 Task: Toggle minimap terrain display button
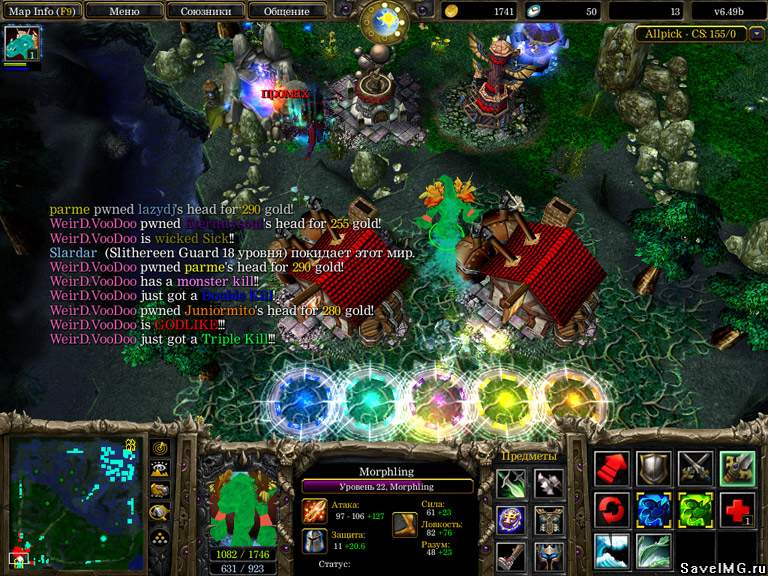(159, 468)
